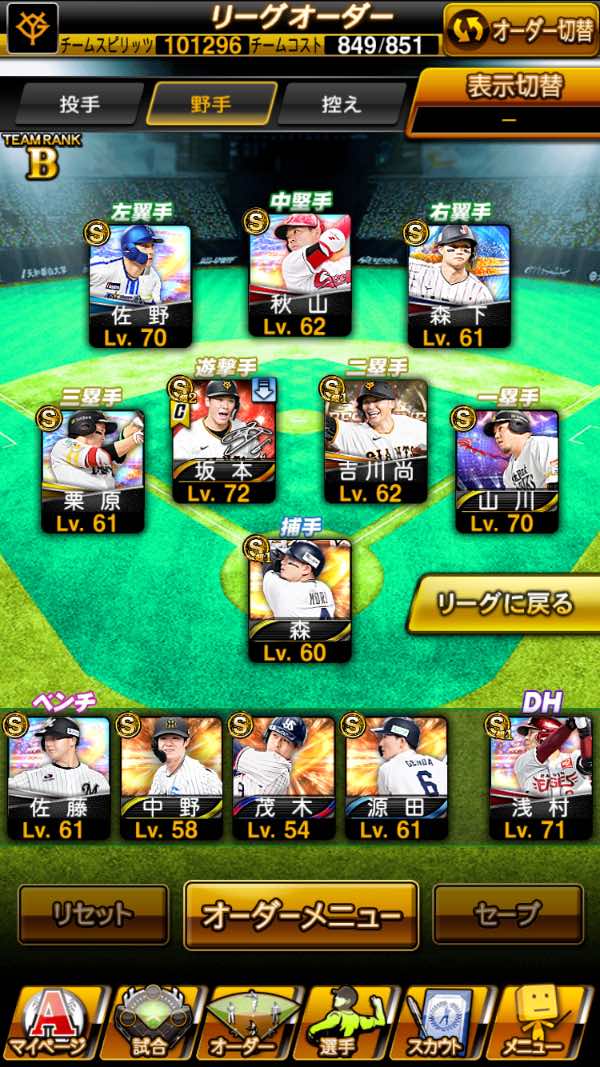
Task: Open the オーダーメニュー
Action: click(x=301, y=914)
